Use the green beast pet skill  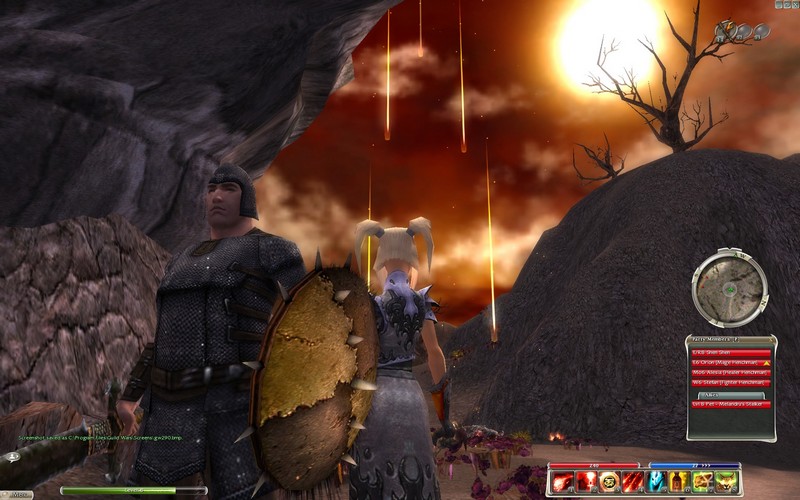pyautogui.click(x=724, y=481)
